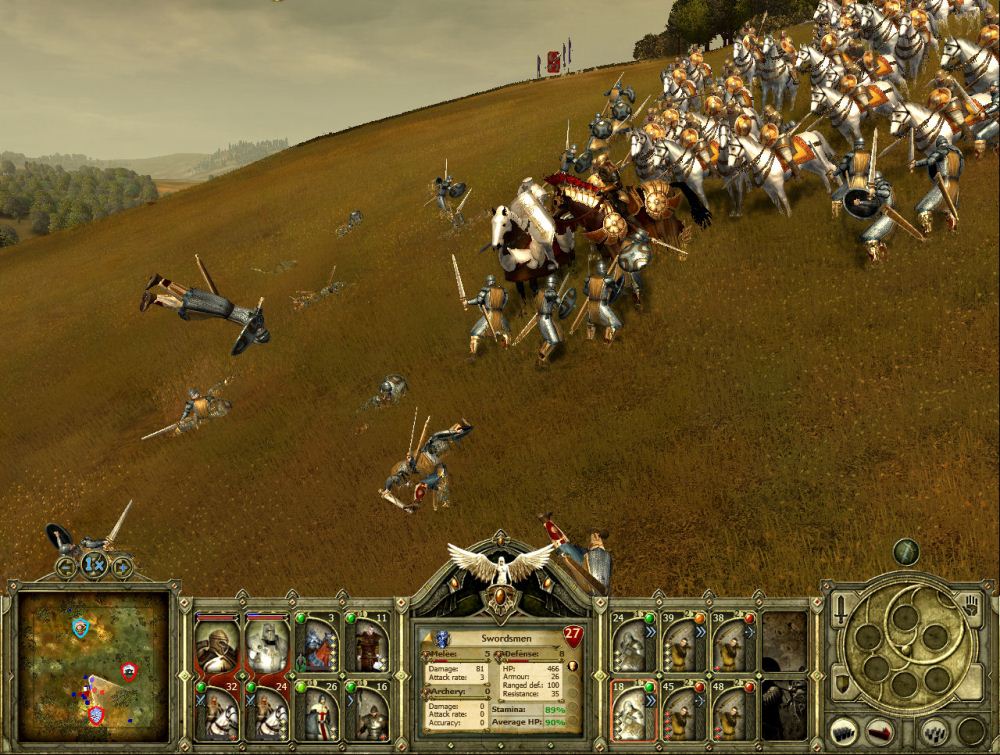Select the unit card with 11 soldiers
1000x755 pixels.
tap(367, 644)
